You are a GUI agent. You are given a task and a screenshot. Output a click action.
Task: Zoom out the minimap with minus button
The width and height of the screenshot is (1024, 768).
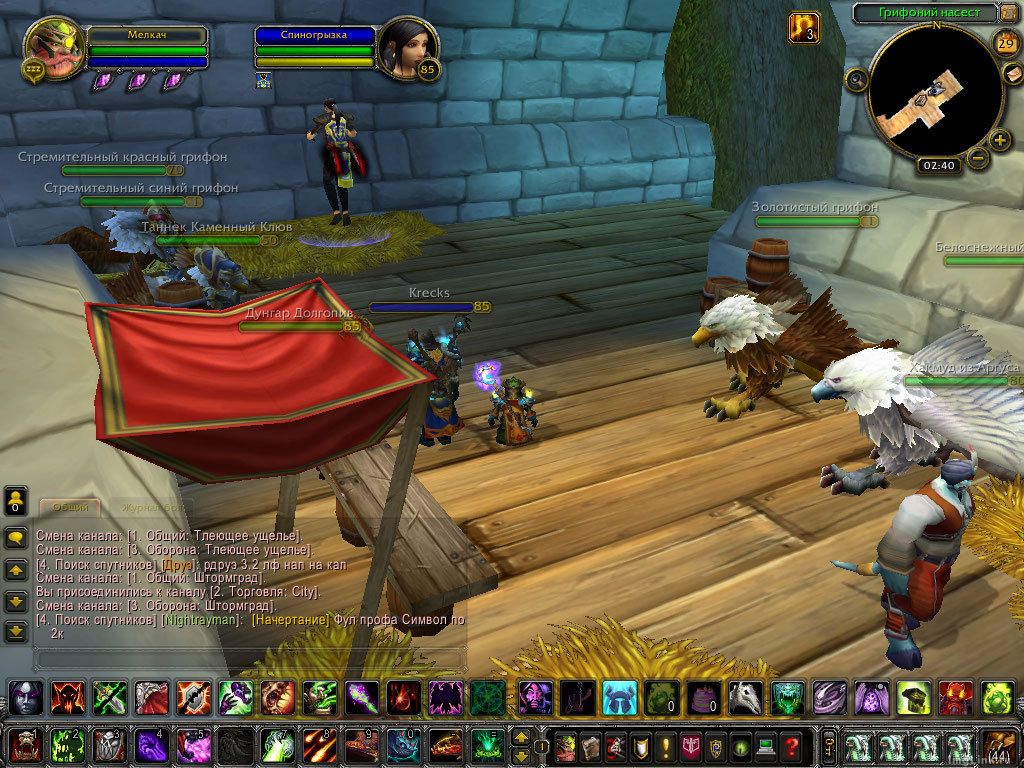(978, 157)
